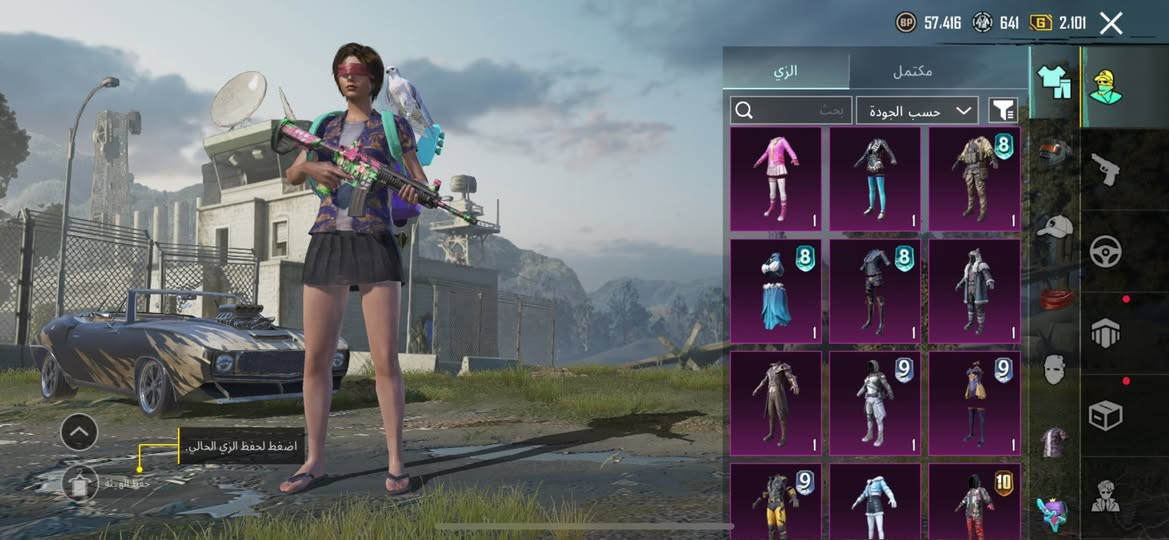This screenshot has width=1169, height=540.
Task: Switch to the steering wheel vehicle category
Action: pyautogui.click(x=1105, y=251)
